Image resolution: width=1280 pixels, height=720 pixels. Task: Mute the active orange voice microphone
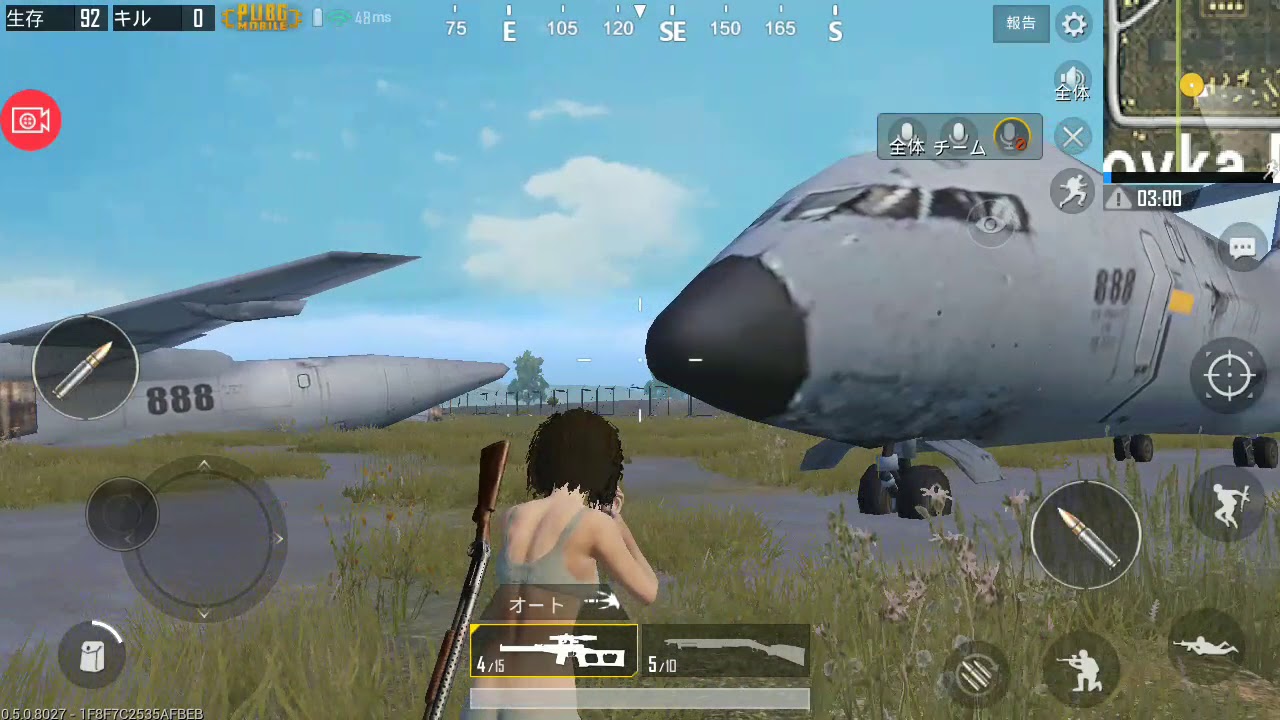tap(1010, 136)
